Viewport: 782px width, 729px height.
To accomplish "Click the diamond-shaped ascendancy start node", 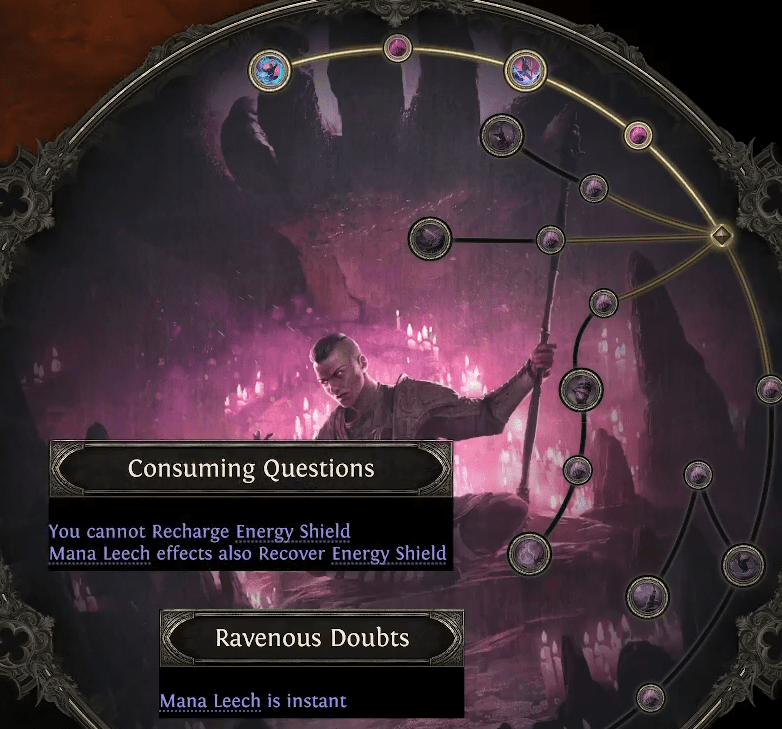I will tap(720, 236).
